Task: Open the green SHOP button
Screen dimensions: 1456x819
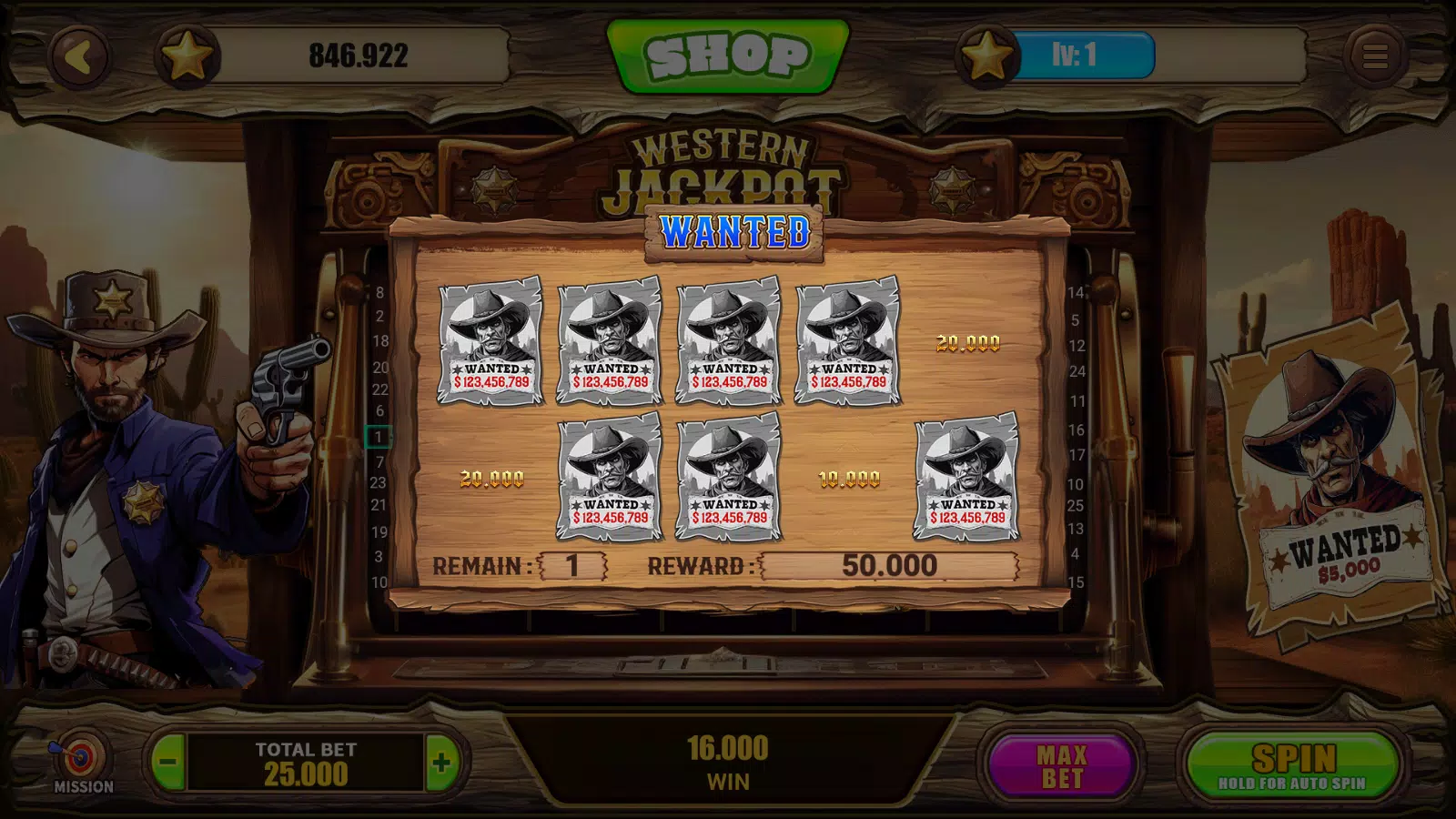Action: pos(728,56)
